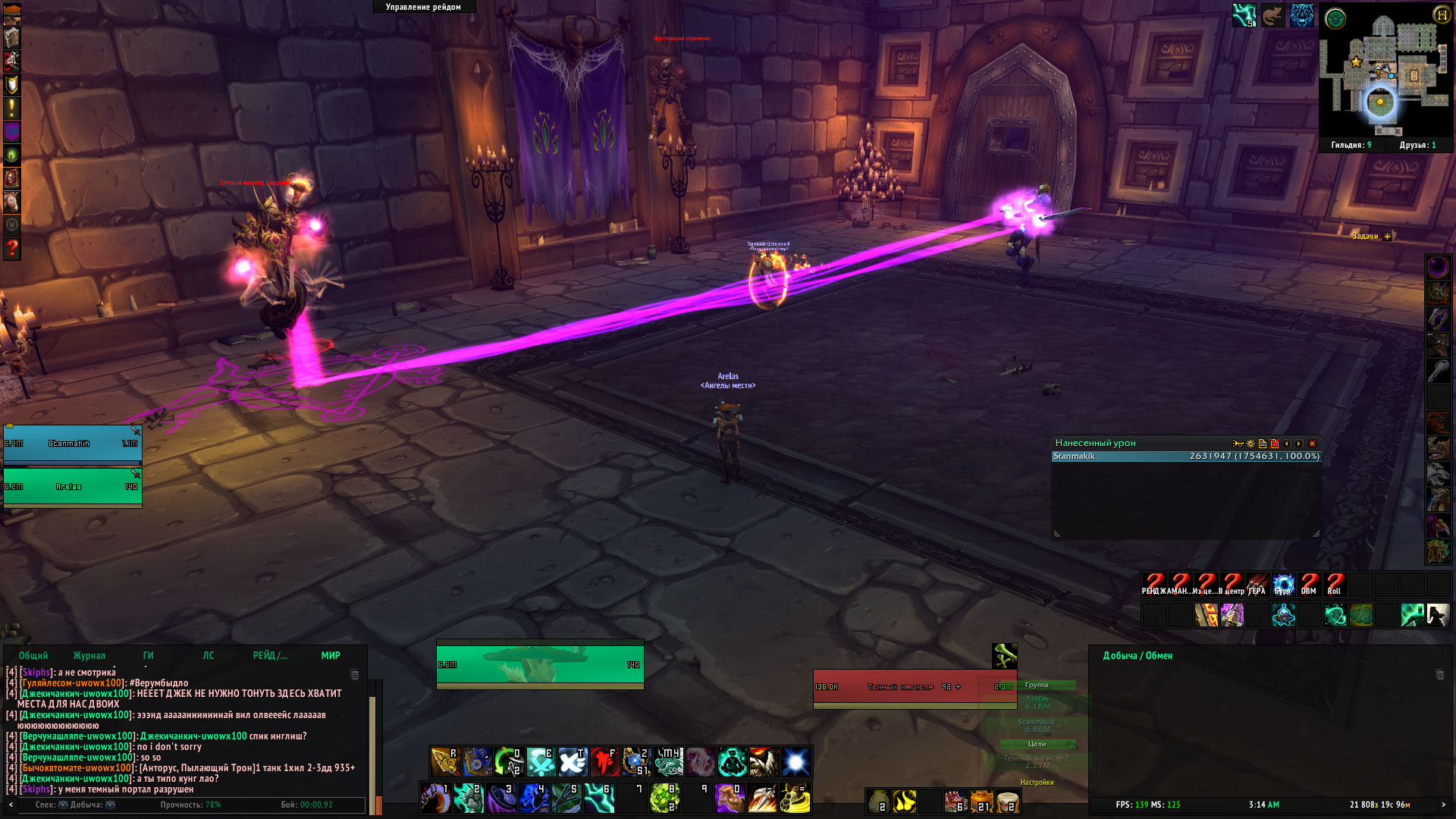Select the ГИ guild chat tab
Viewport: 1456px width, 819px height.
click(x=148, y=656)
